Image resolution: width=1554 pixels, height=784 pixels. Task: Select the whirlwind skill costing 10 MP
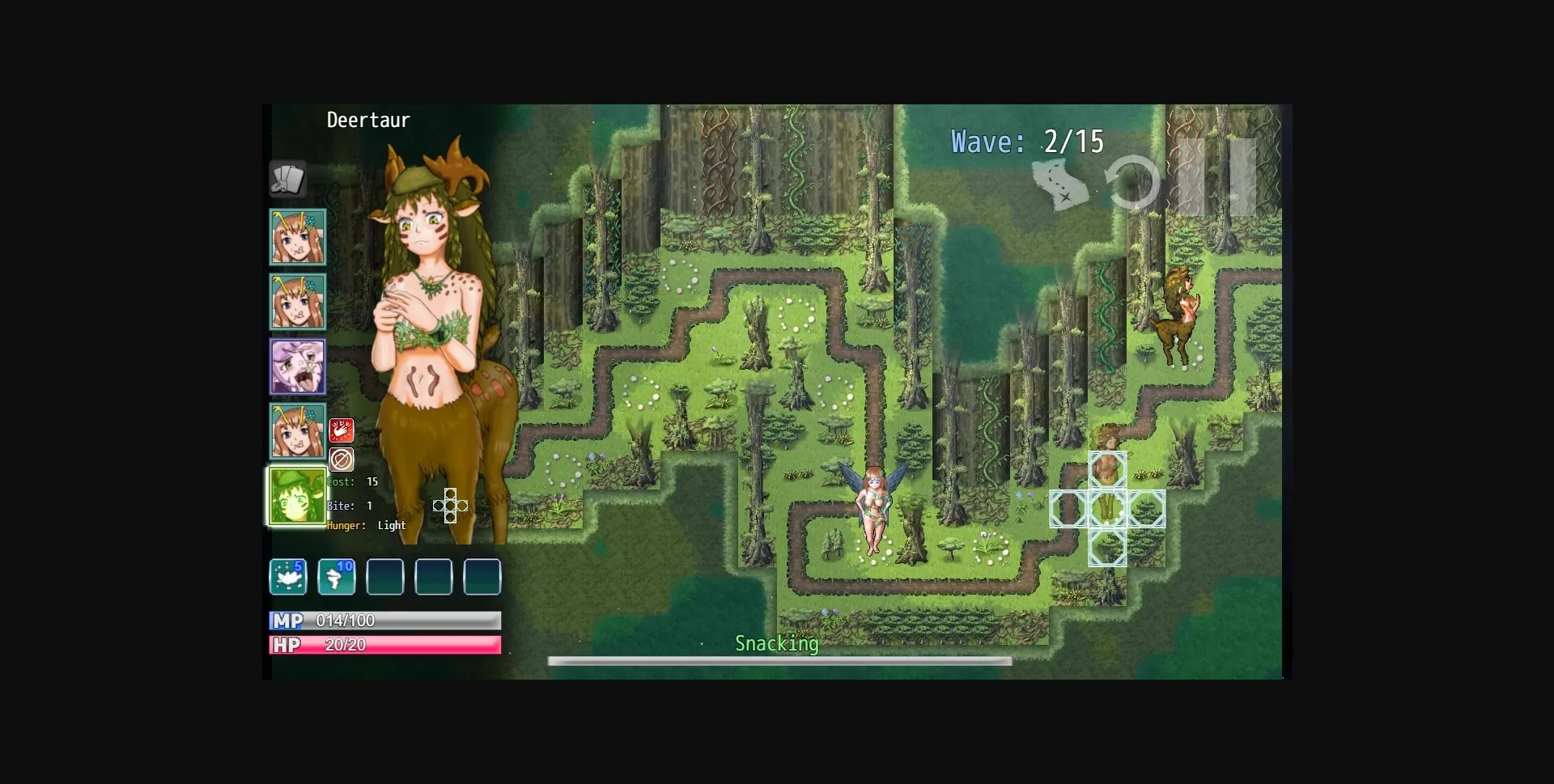coord(337,577)
